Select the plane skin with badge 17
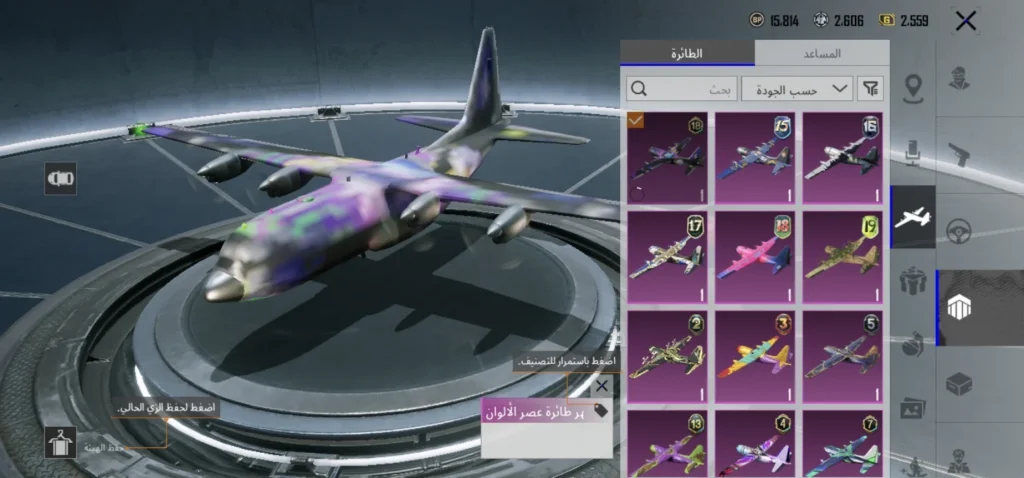This screenshot has width=1024, height=478. coord(667,256)
